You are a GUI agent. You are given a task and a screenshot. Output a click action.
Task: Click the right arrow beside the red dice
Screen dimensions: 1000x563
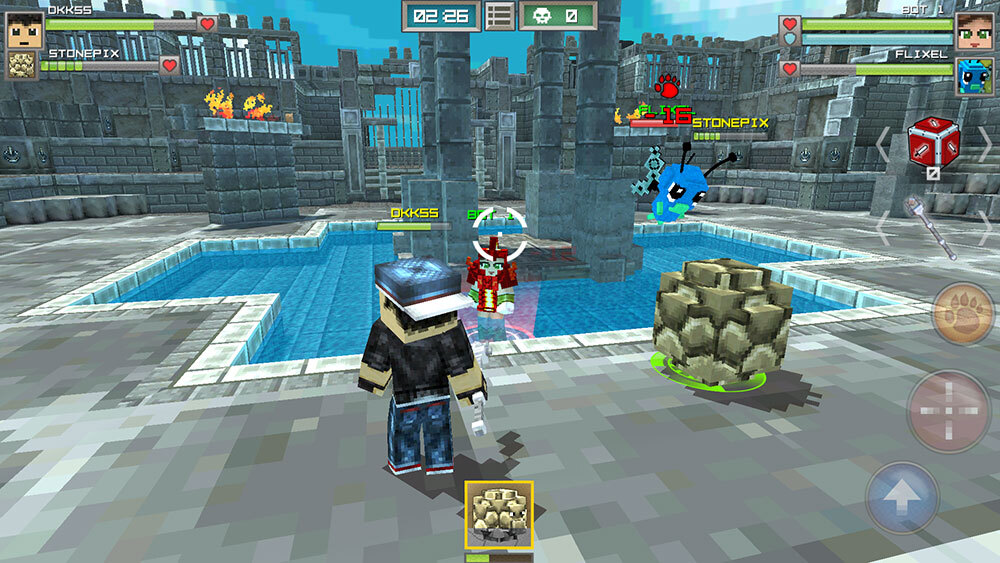coord(984,147)
